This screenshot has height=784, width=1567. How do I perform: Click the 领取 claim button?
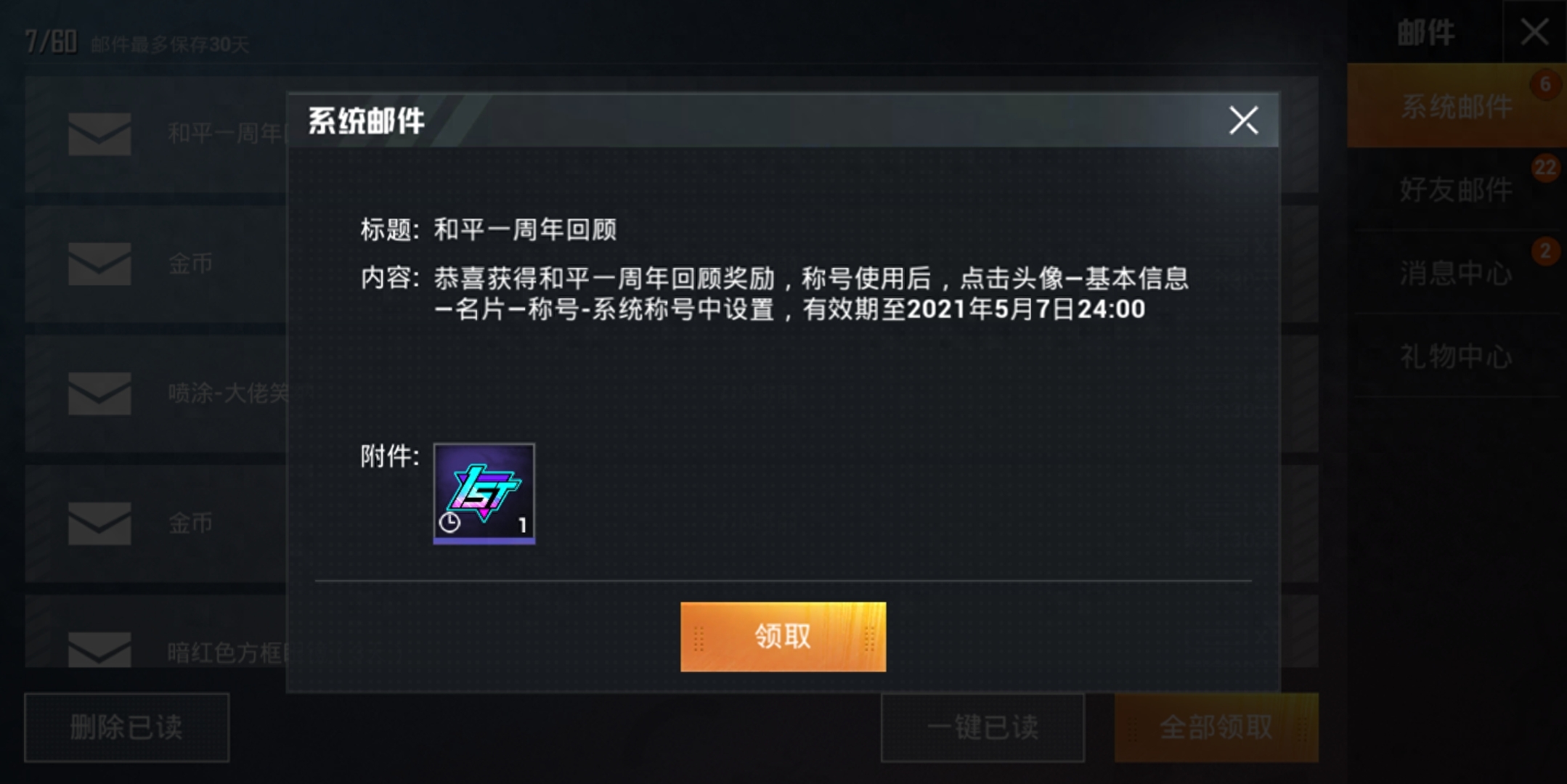tap(783, 636)
